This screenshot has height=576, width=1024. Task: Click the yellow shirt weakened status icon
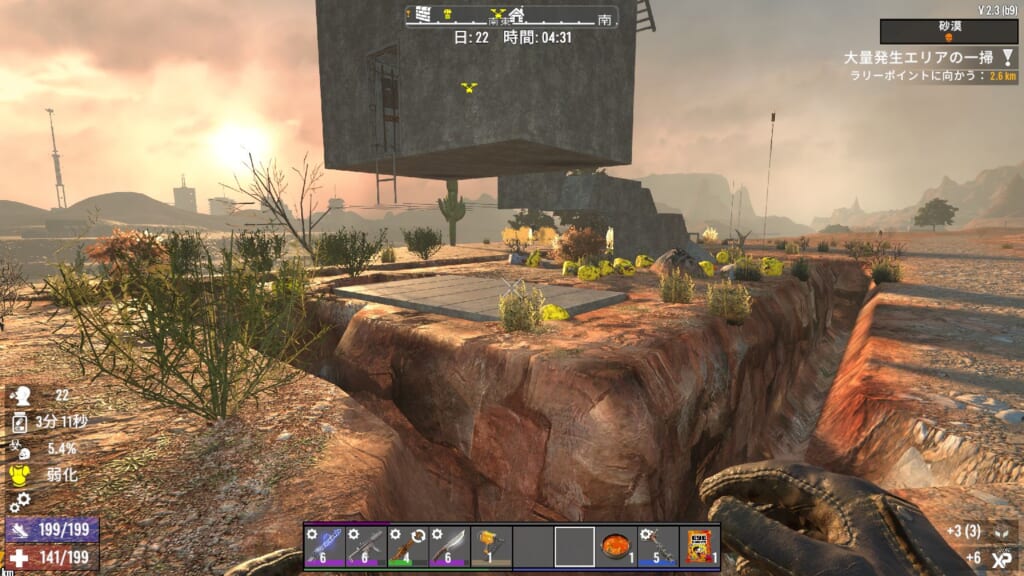[19, 475]
